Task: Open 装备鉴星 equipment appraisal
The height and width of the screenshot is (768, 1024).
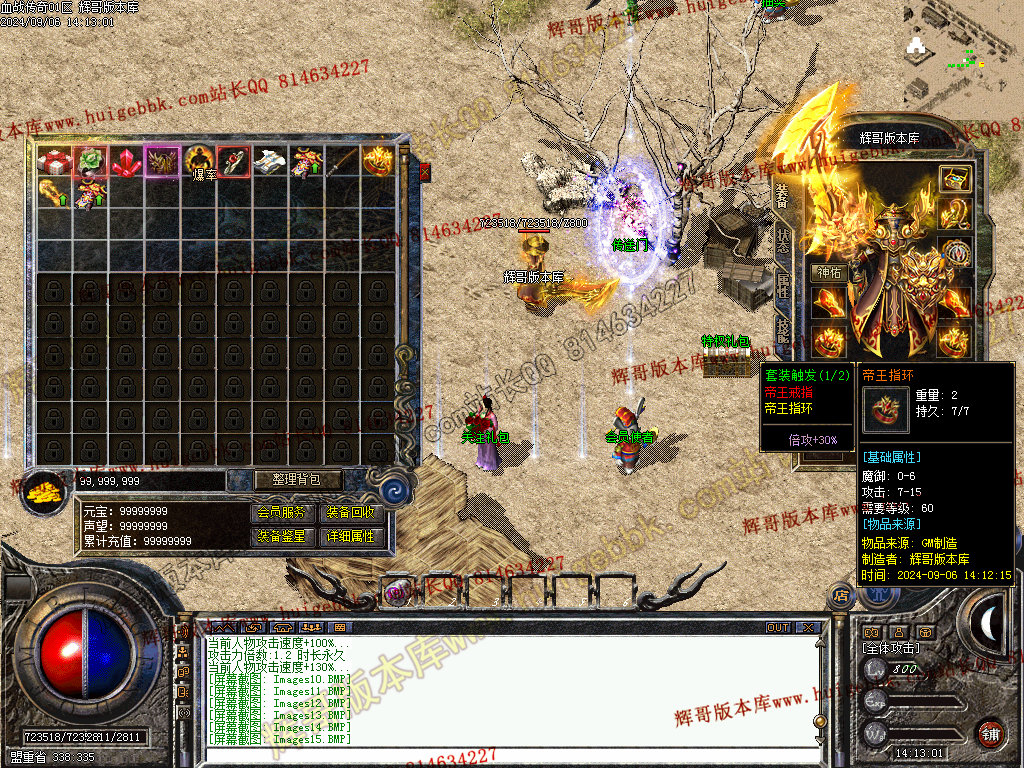Action: (x=282, y=536)
